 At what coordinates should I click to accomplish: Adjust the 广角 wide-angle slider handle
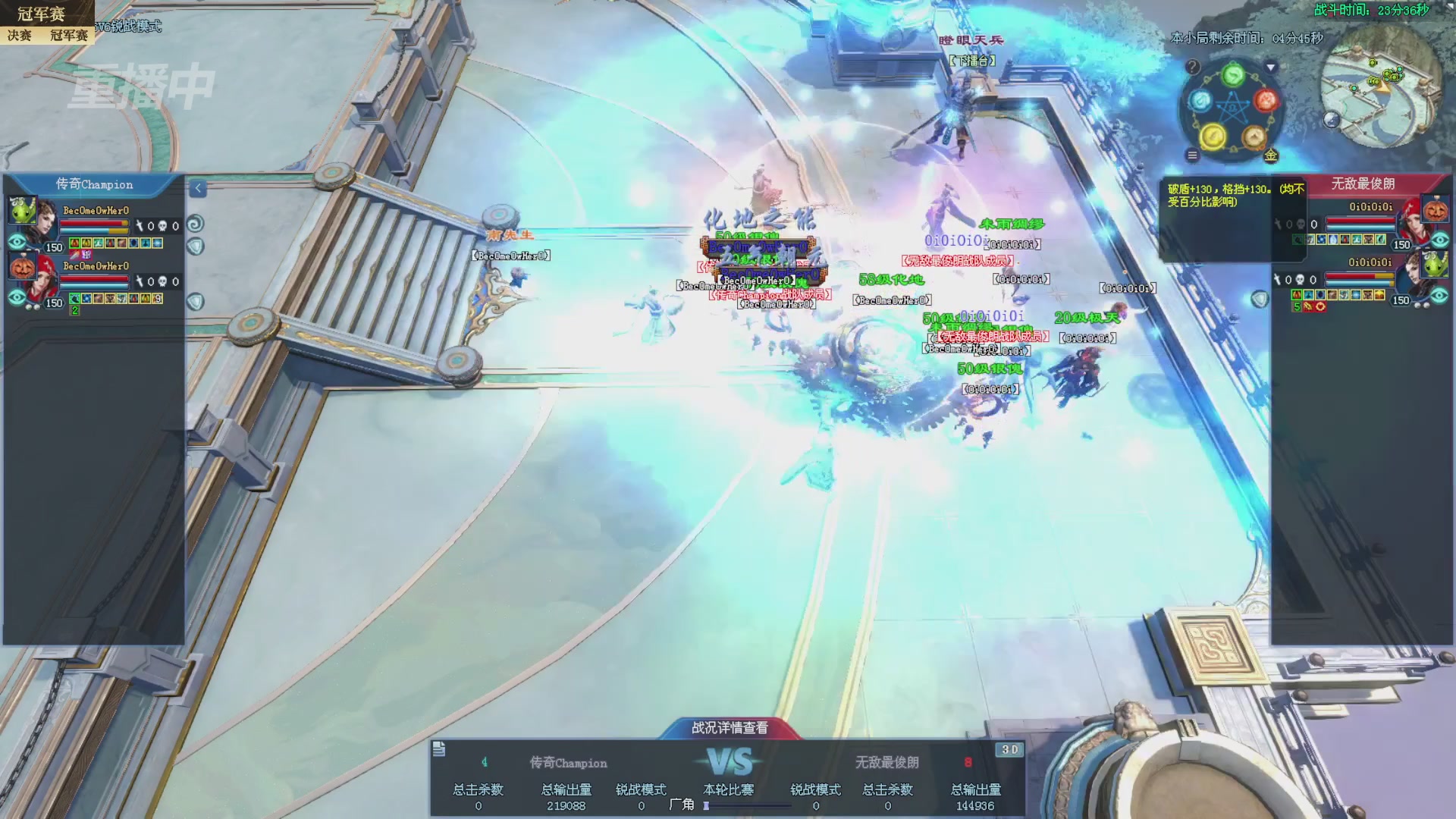[x=706, y=806]
